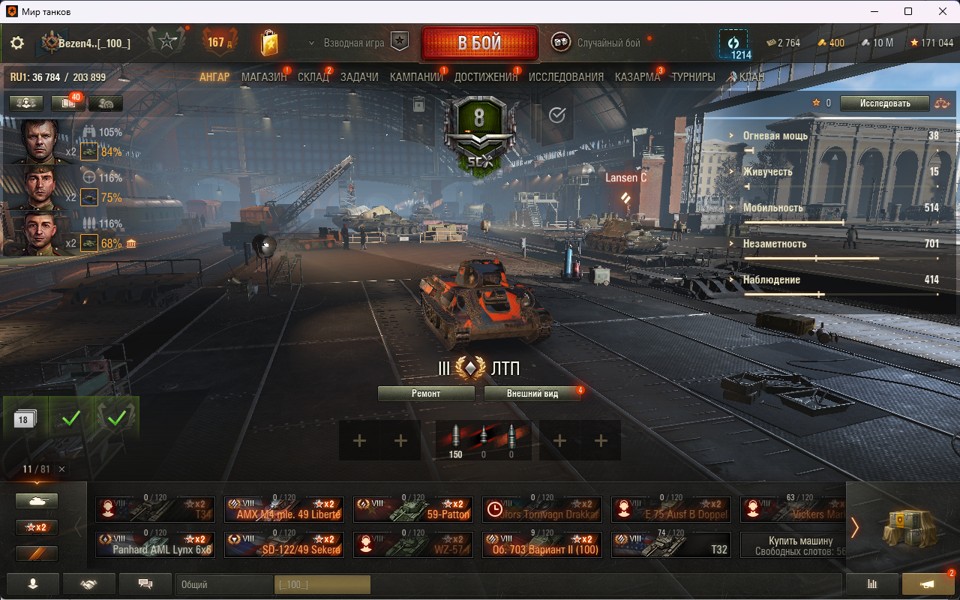Choose the Panhard AML Lynx 6x6 tank
This screenshot has height=600, width=960.
pyautogui.click(x=155, y=545)
